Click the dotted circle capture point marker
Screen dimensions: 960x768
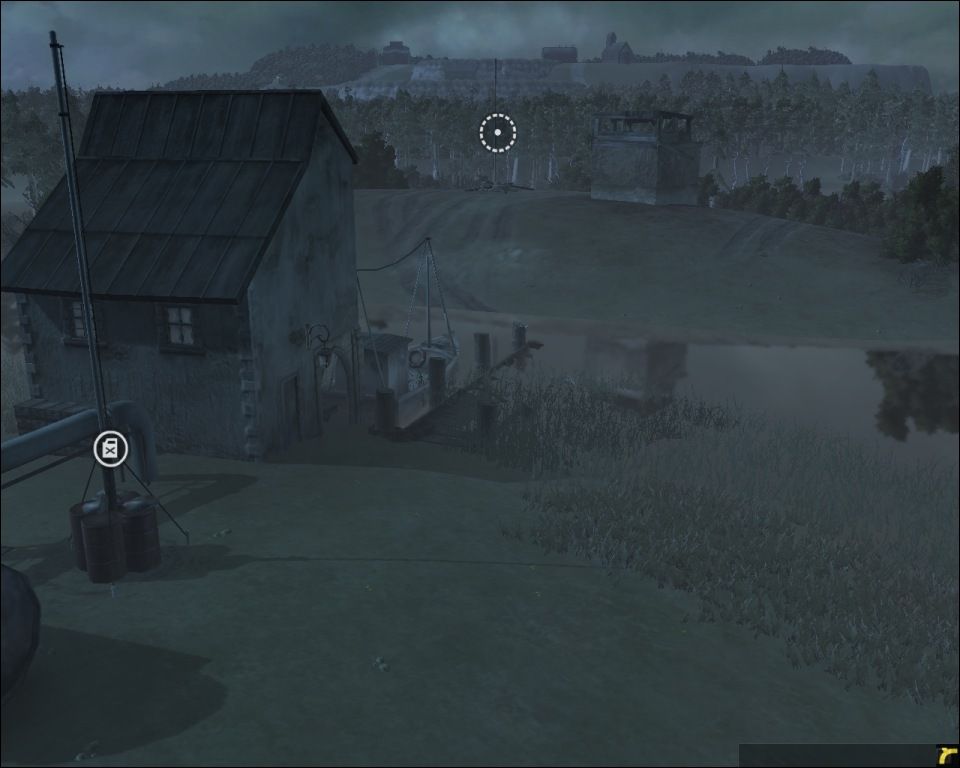pos(497,132)
